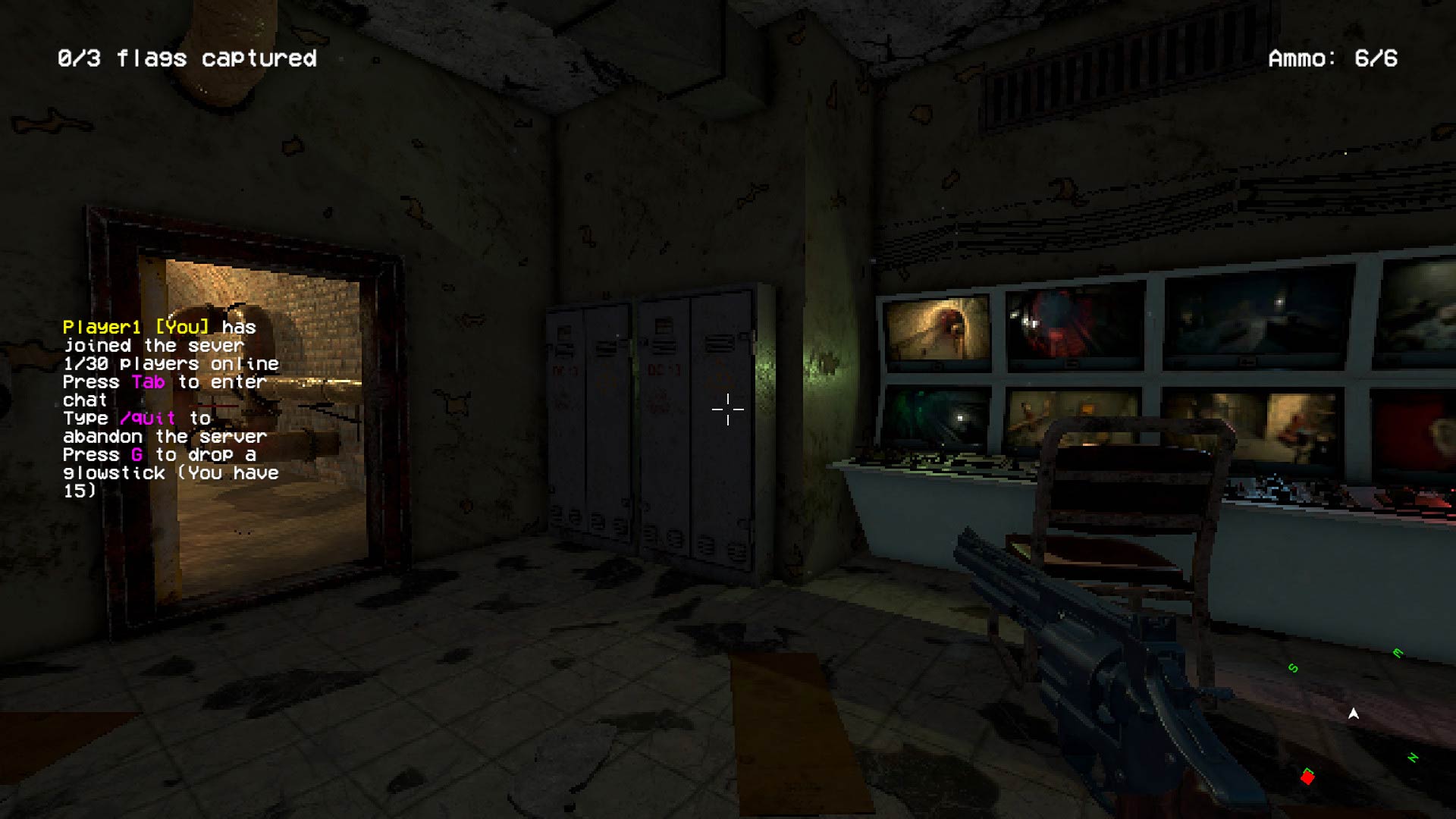
Task: Click the green N compass letter
Action: pyautogui.click(x=1413, y=758)
